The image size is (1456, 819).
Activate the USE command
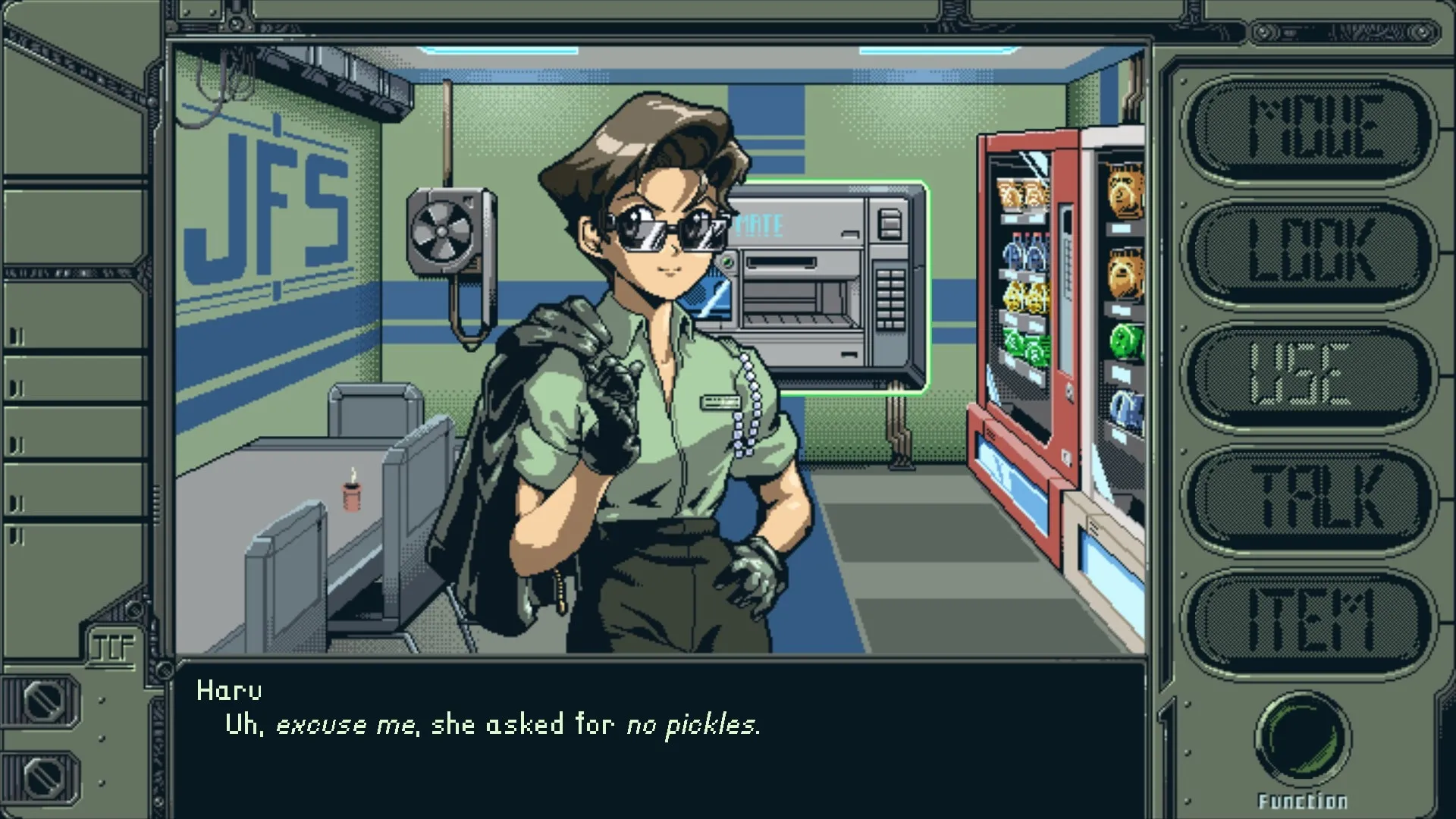click(1310, 375)
